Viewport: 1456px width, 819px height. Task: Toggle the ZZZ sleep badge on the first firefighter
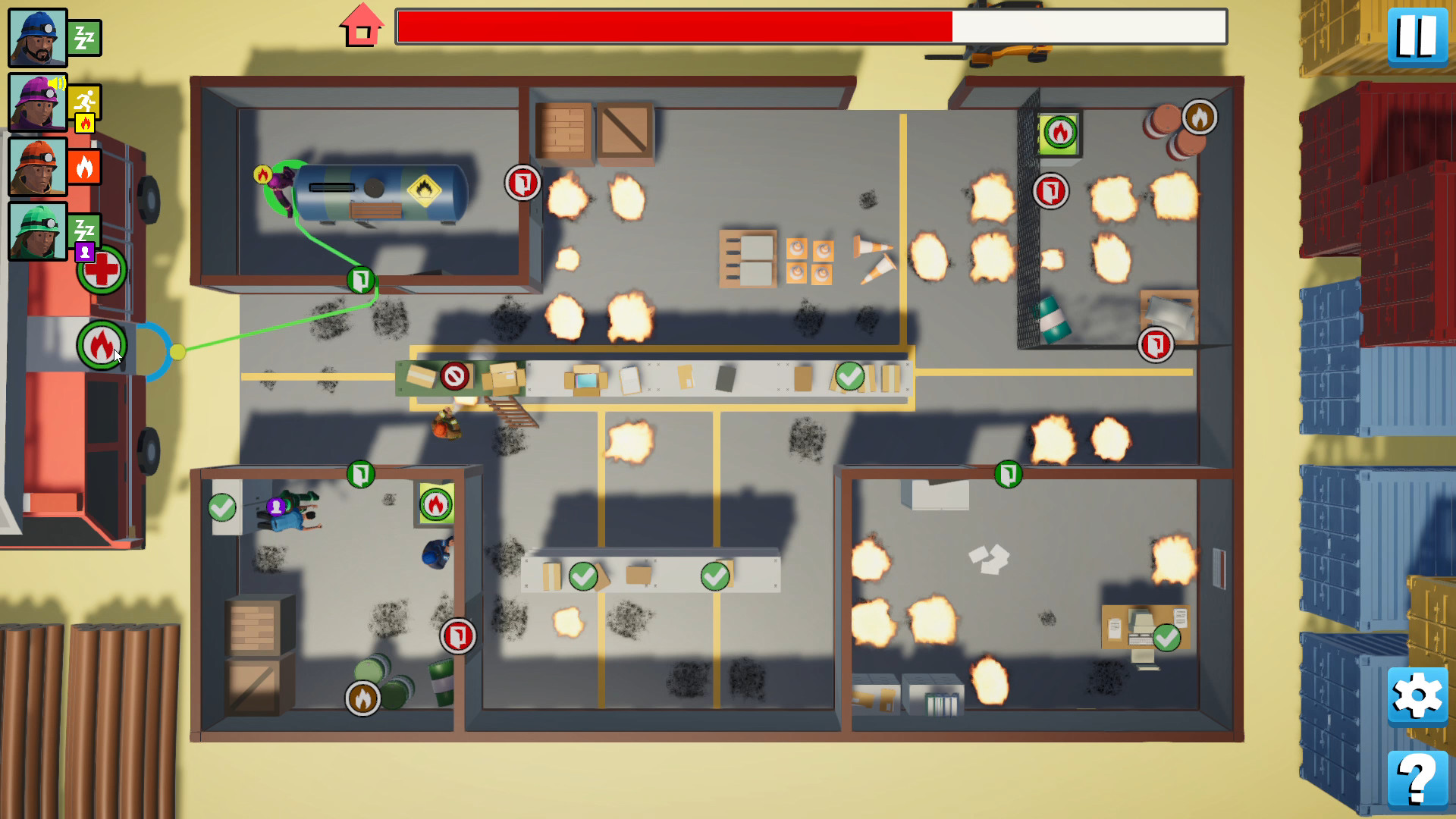pos(85,36)
